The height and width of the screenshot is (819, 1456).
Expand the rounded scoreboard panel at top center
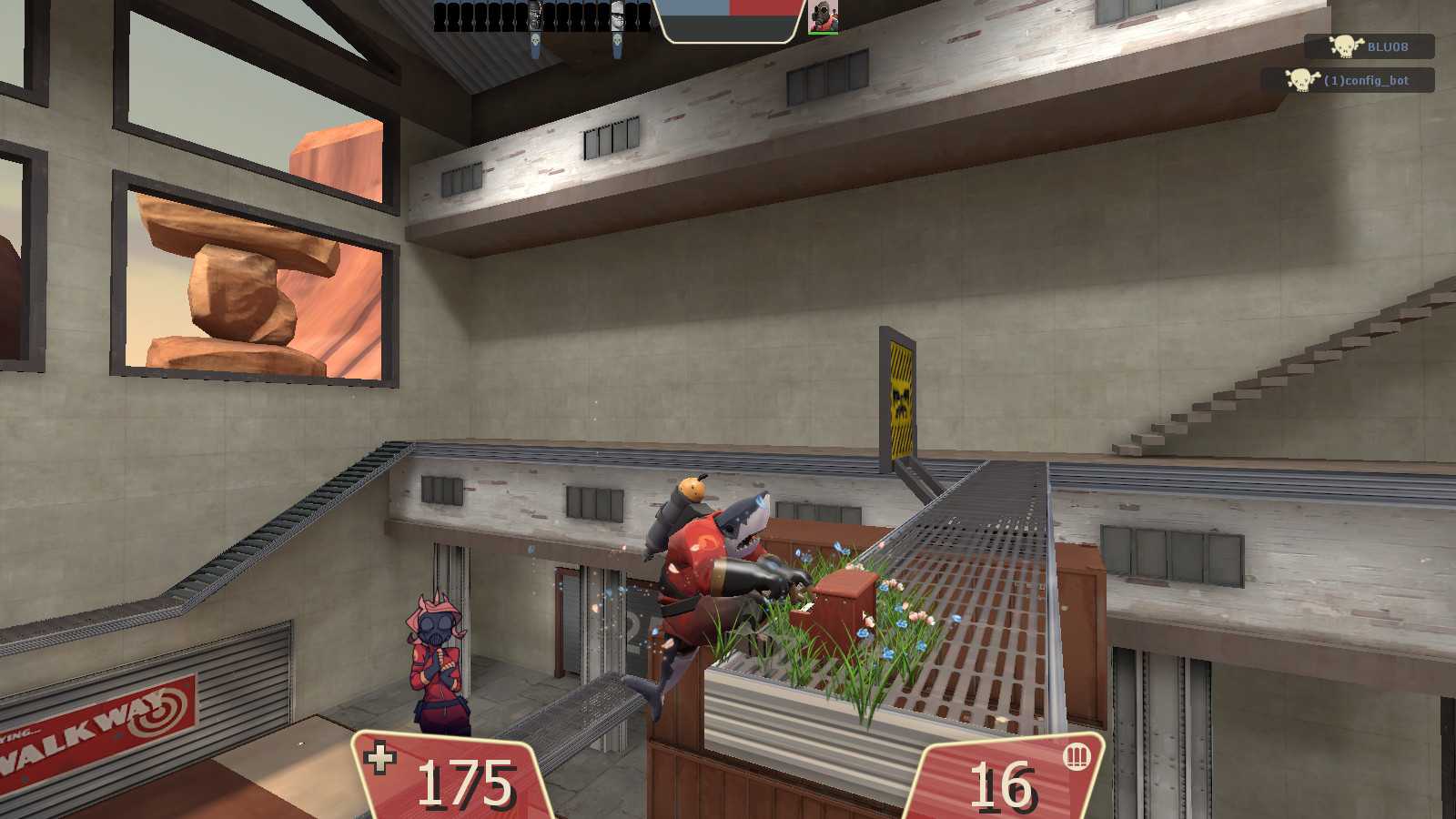pos(728,23)
